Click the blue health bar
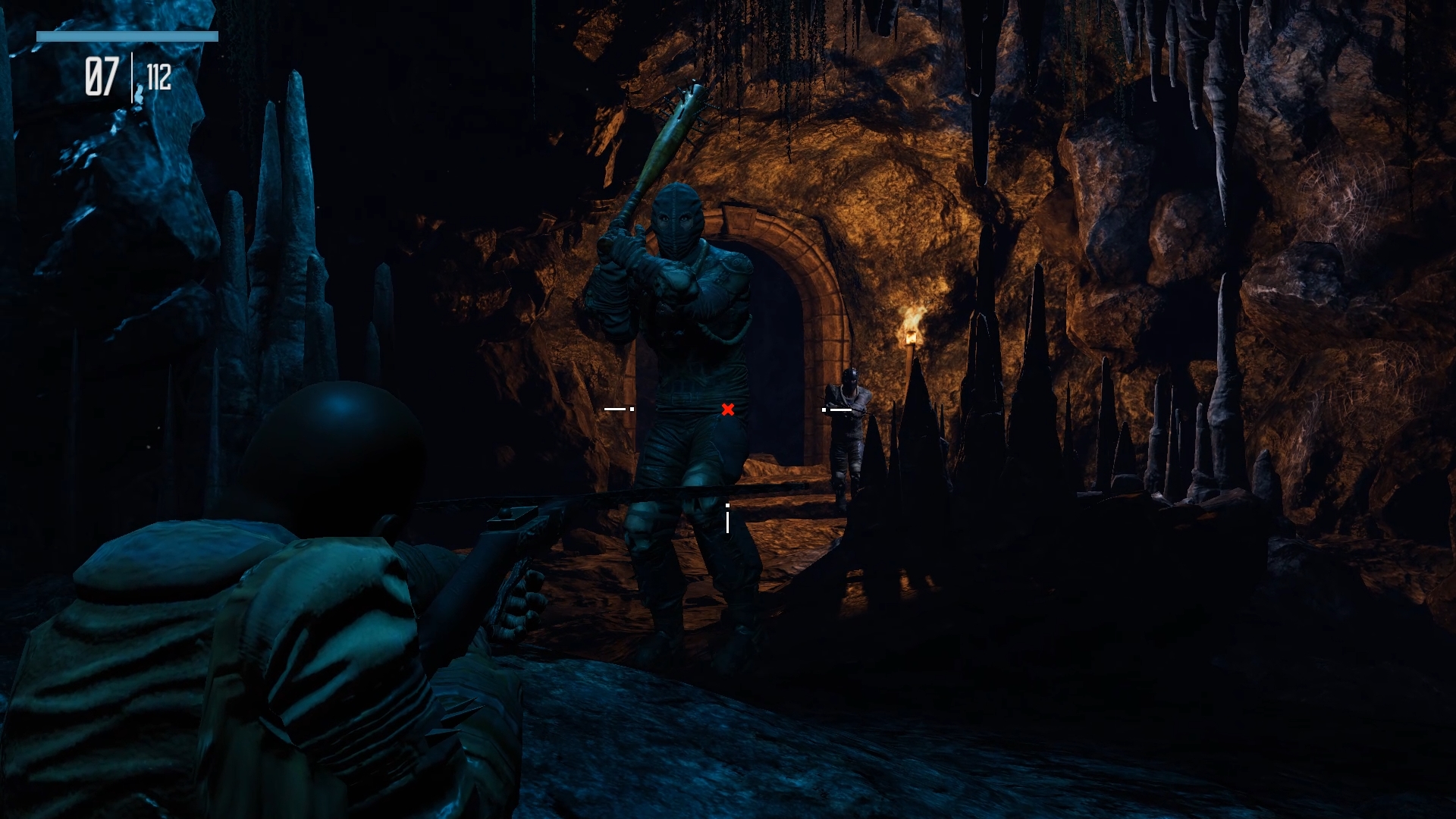1456x819 pixels. (x=127, y=36)
